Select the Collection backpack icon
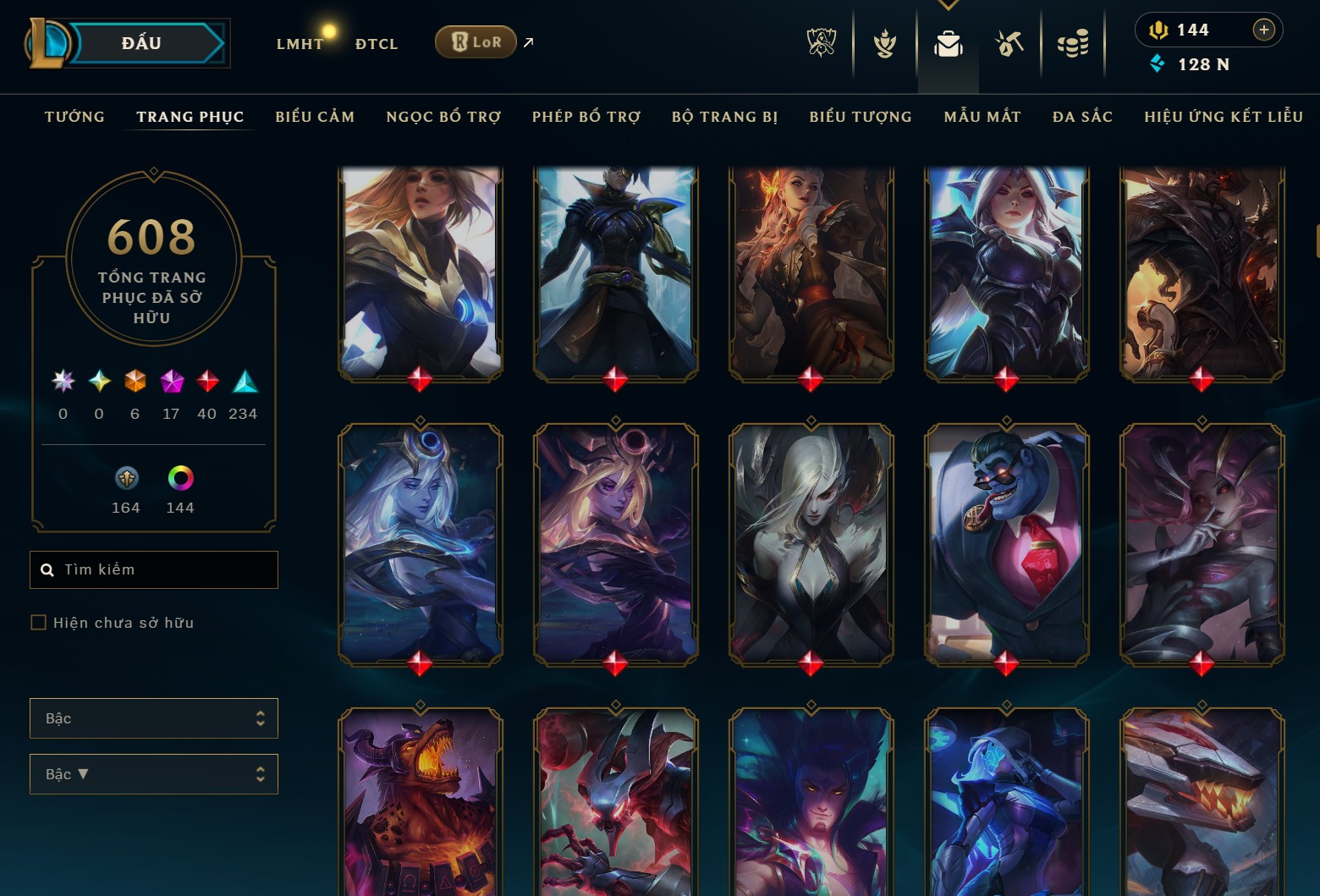Viewport: 1320px width, 896px height. point(948,45)
